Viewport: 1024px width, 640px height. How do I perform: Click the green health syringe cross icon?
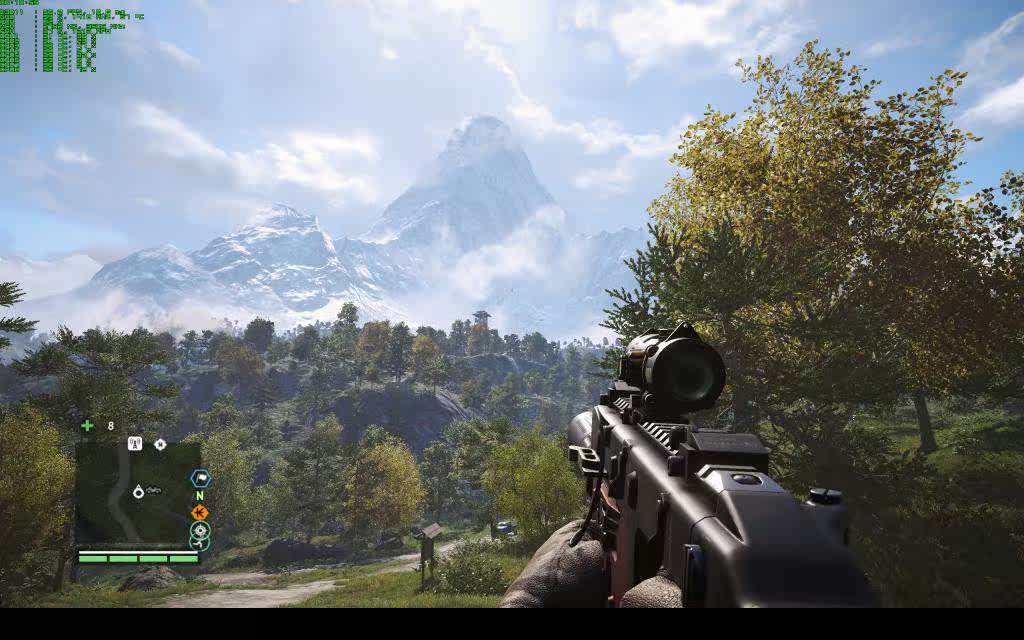[87, 426]
